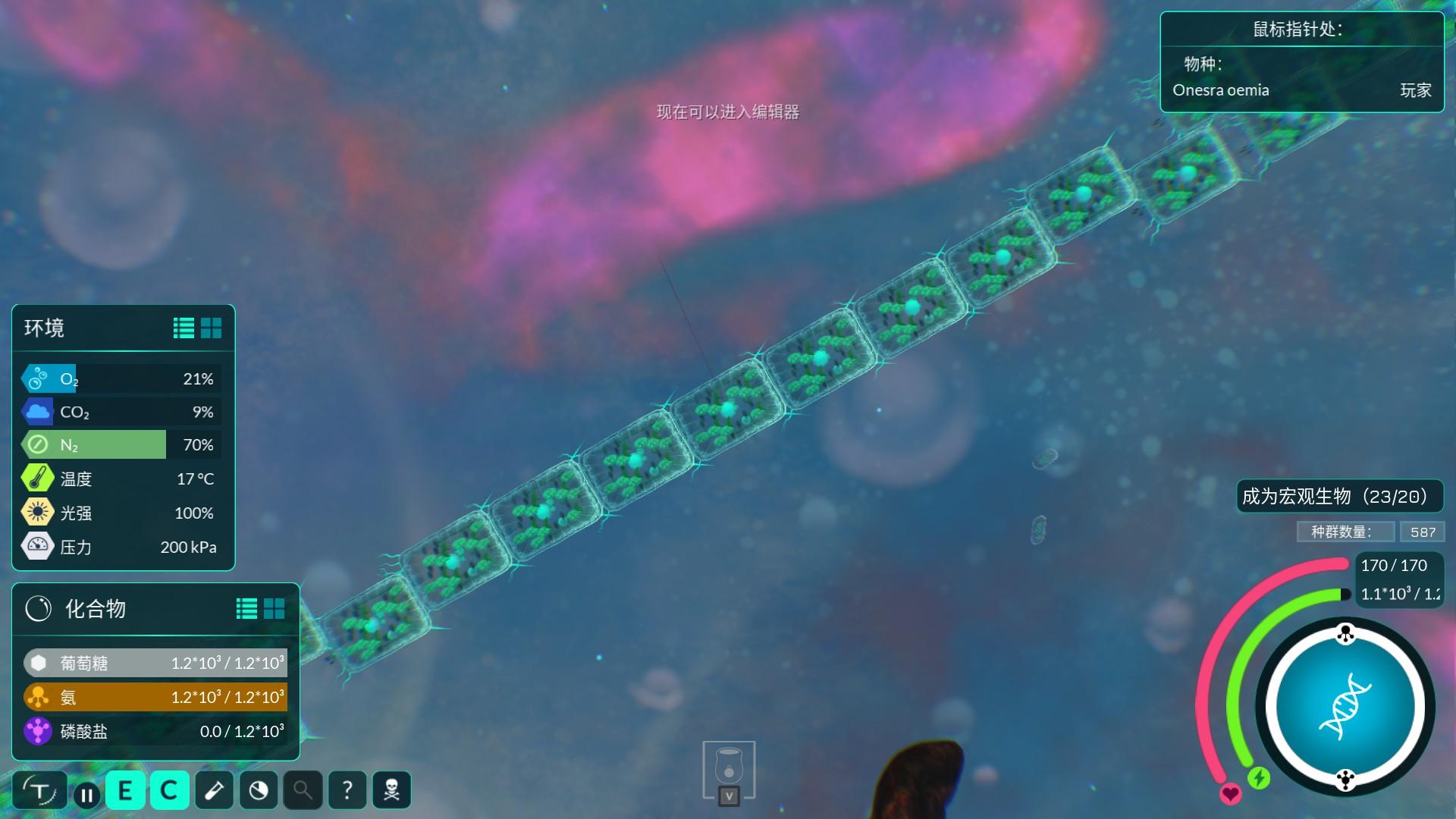Toggle the environment panel with E button
This screenshot has width=1456, height=819.
(x=125, y=791)
